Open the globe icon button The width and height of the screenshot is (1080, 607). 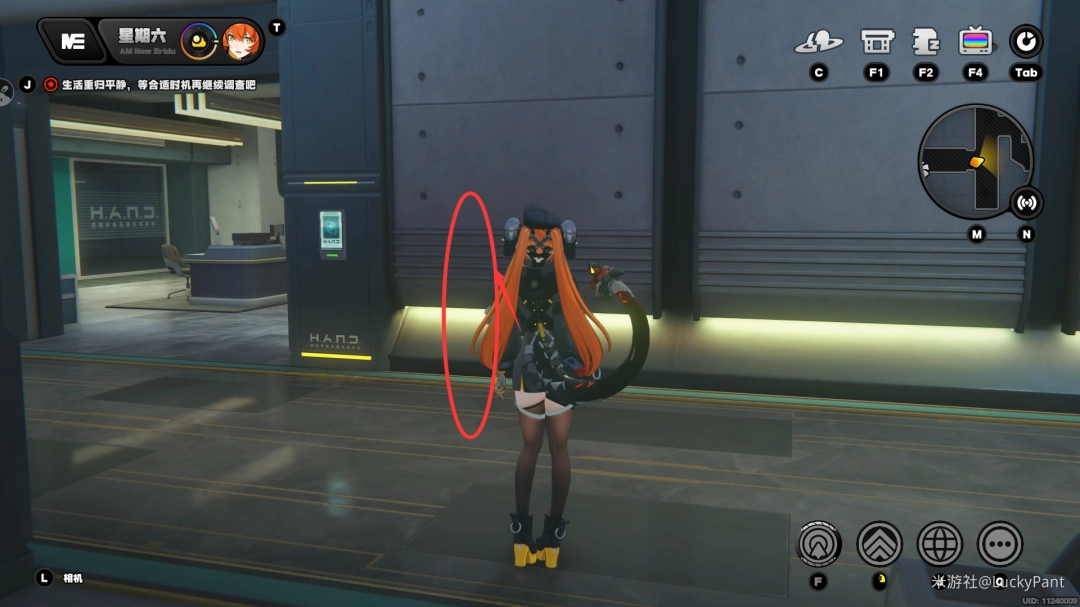(940, 544)
